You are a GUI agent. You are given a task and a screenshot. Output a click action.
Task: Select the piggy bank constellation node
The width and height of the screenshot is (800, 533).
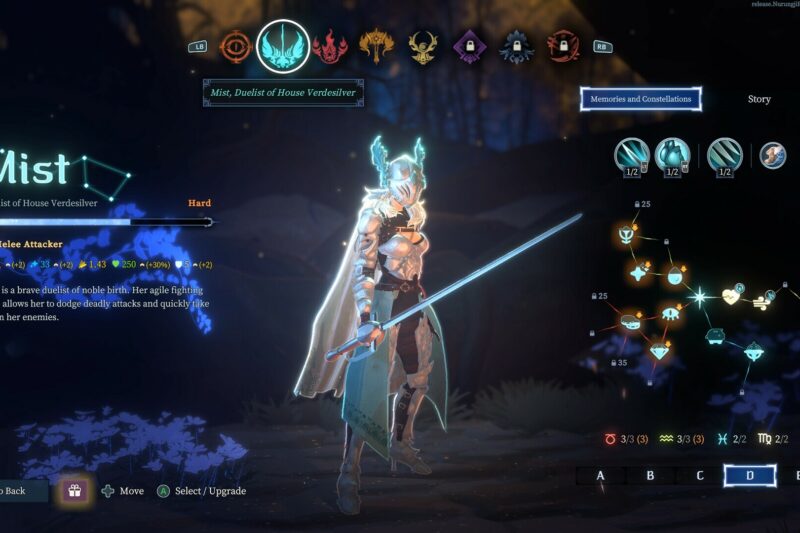[714, 335]
